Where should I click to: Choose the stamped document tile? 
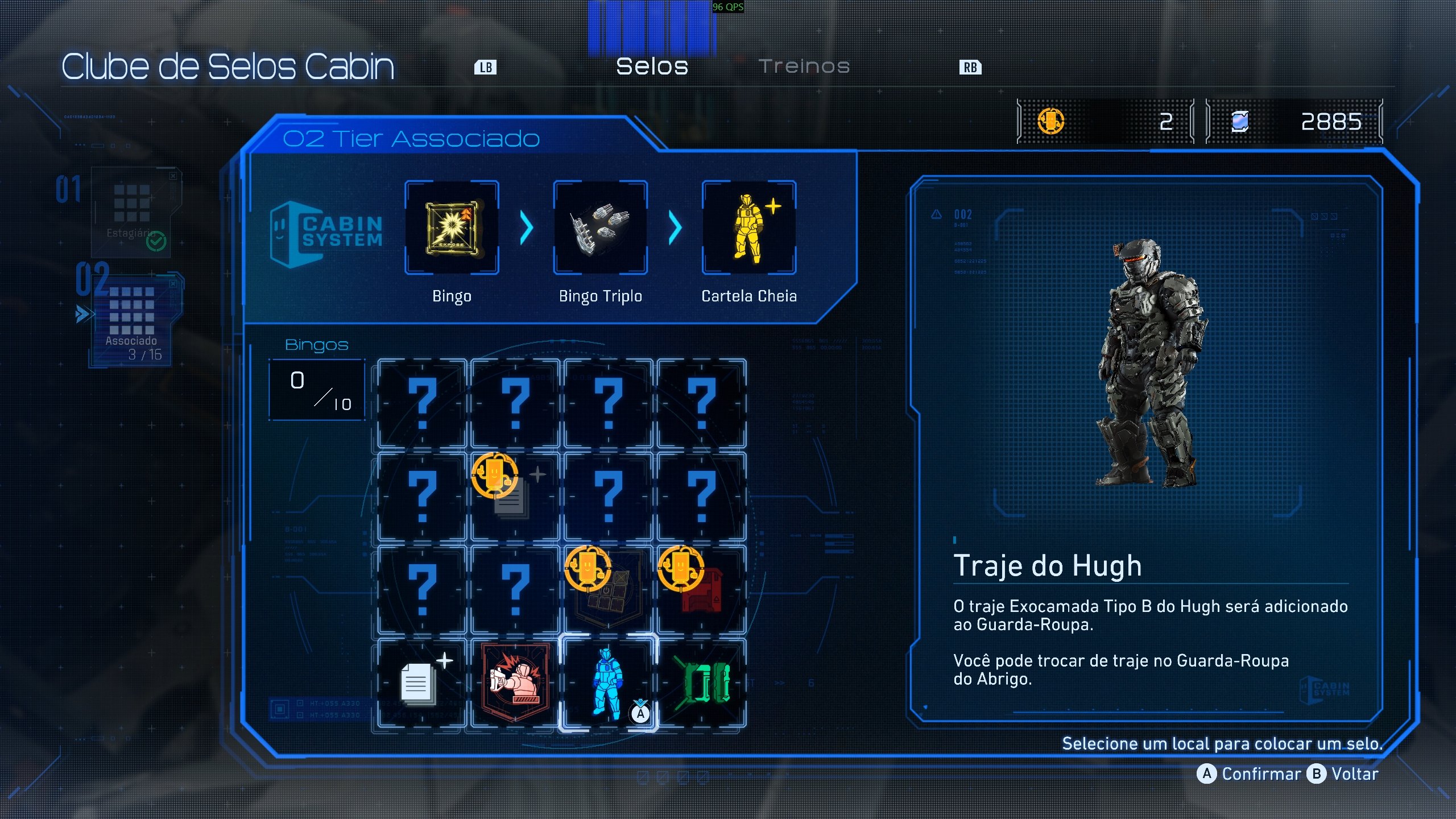tap(515, 496)
